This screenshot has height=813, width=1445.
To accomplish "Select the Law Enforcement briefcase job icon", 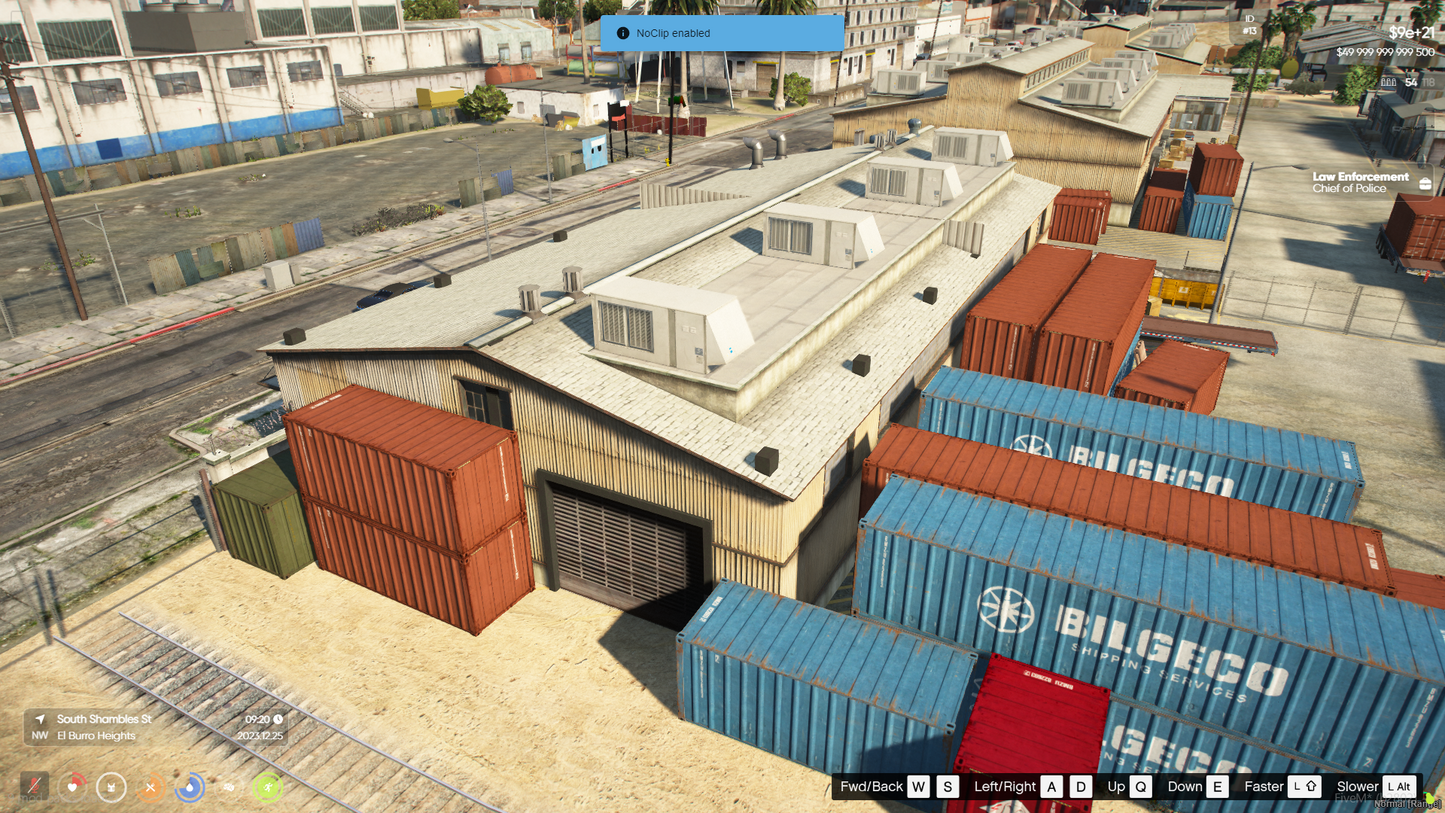I will 1425,183.
